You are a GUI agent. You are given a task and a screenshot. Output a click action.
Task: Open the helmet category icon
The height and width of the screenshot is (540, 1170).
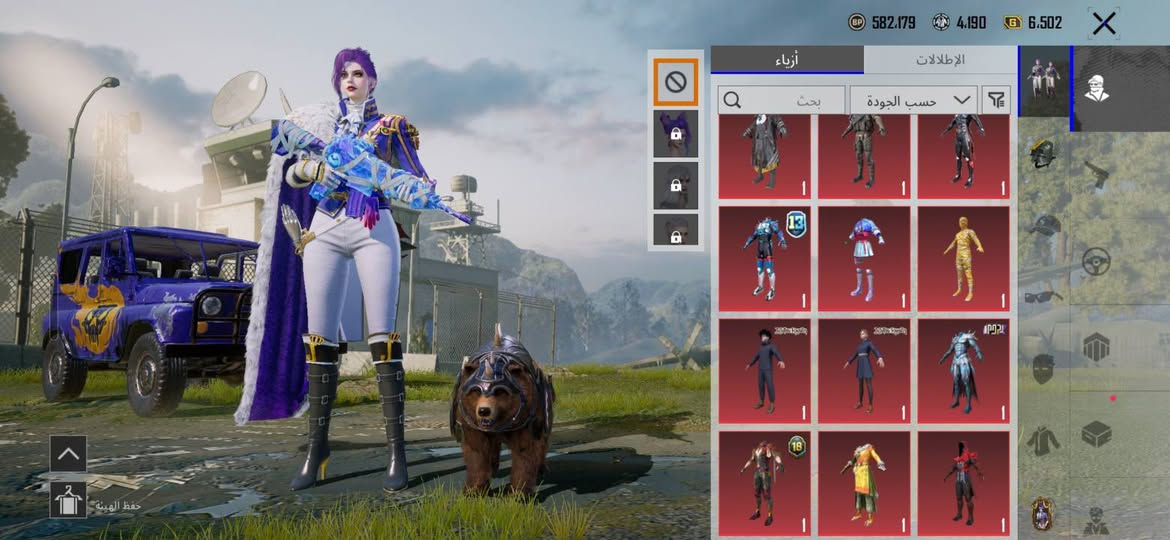point(1043,155)
